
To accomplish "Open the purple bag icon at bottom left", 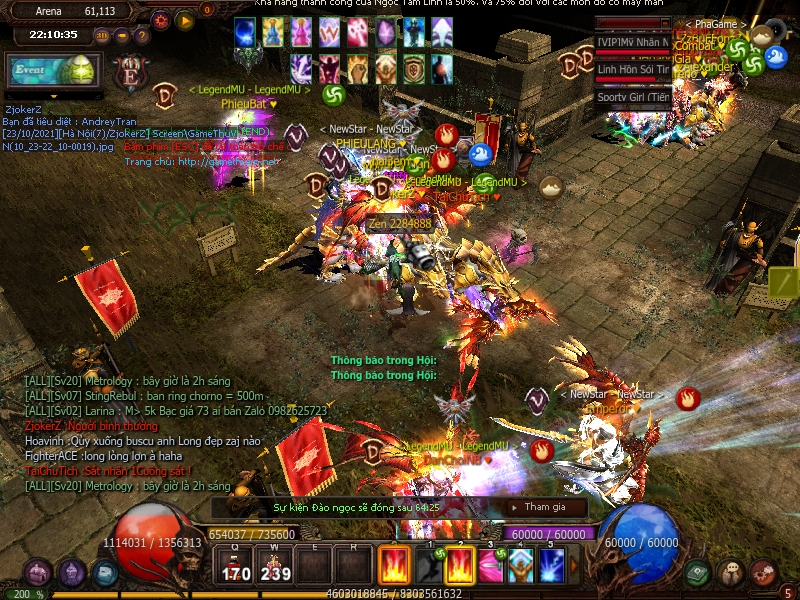I will point(38,573).
